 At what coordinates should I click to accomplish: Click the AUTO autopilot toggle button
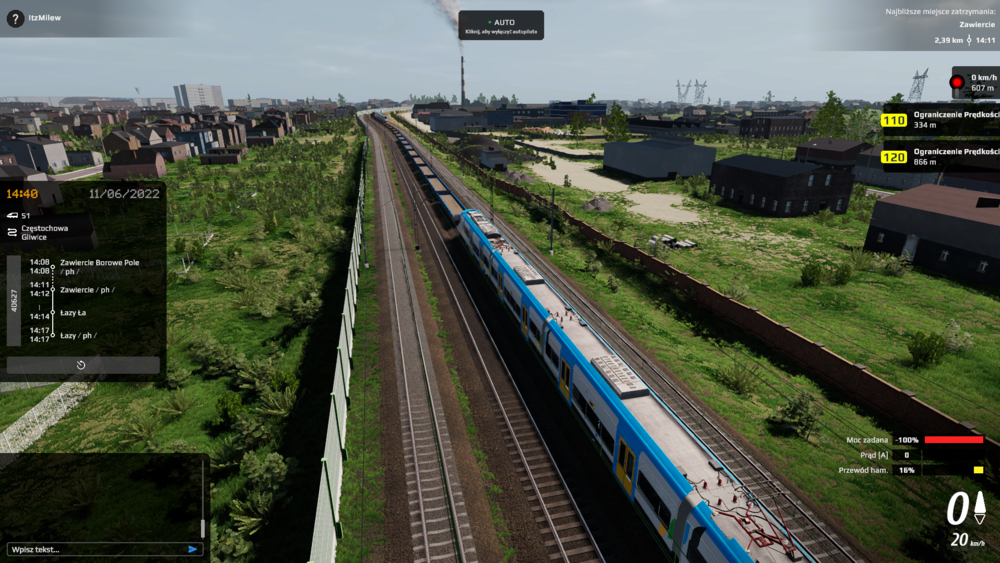(501, 25)
